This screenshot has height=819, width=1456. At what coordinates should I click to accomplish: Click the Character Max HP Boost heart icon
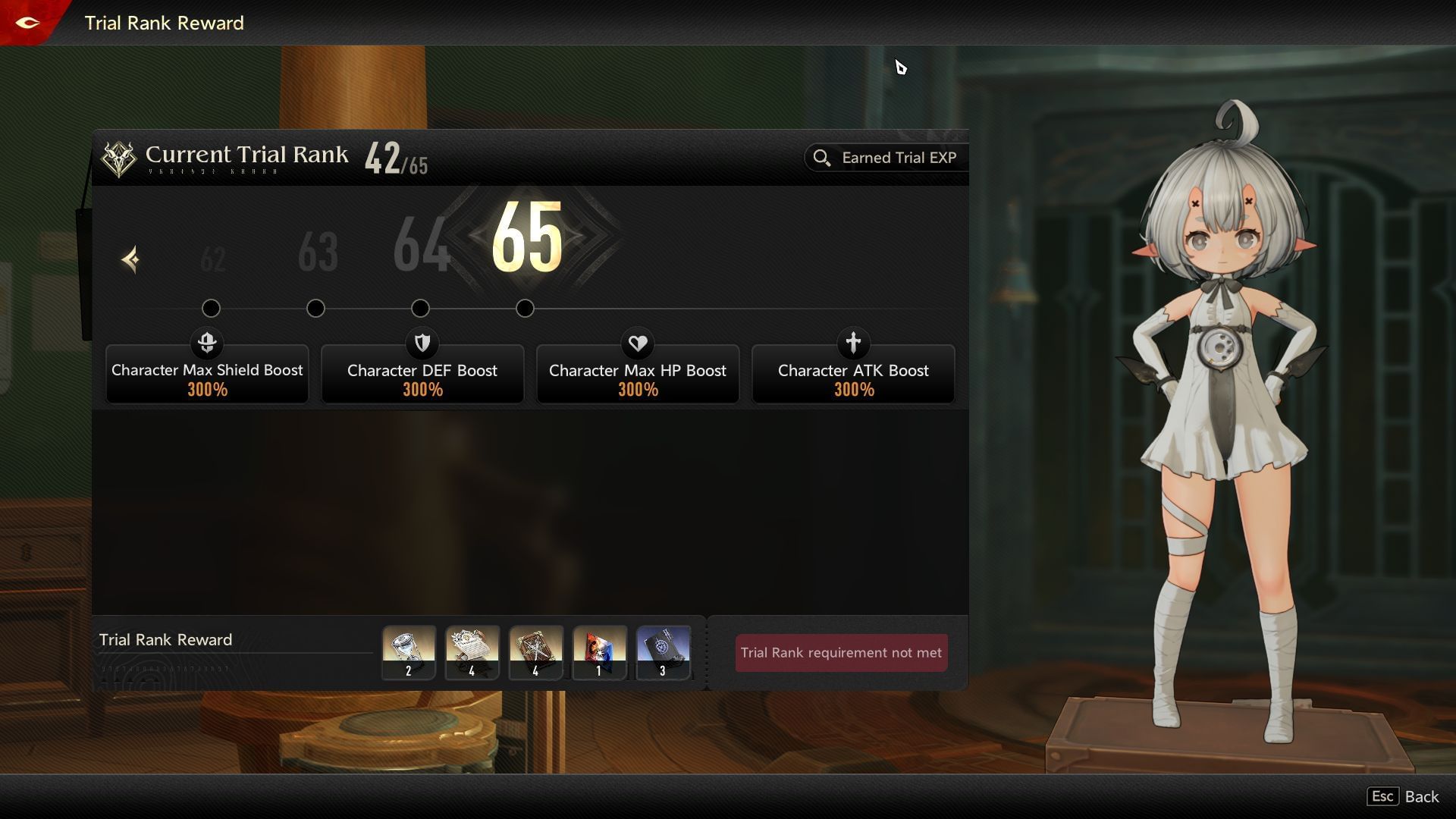pyautogui.click(x=638, y=344)
